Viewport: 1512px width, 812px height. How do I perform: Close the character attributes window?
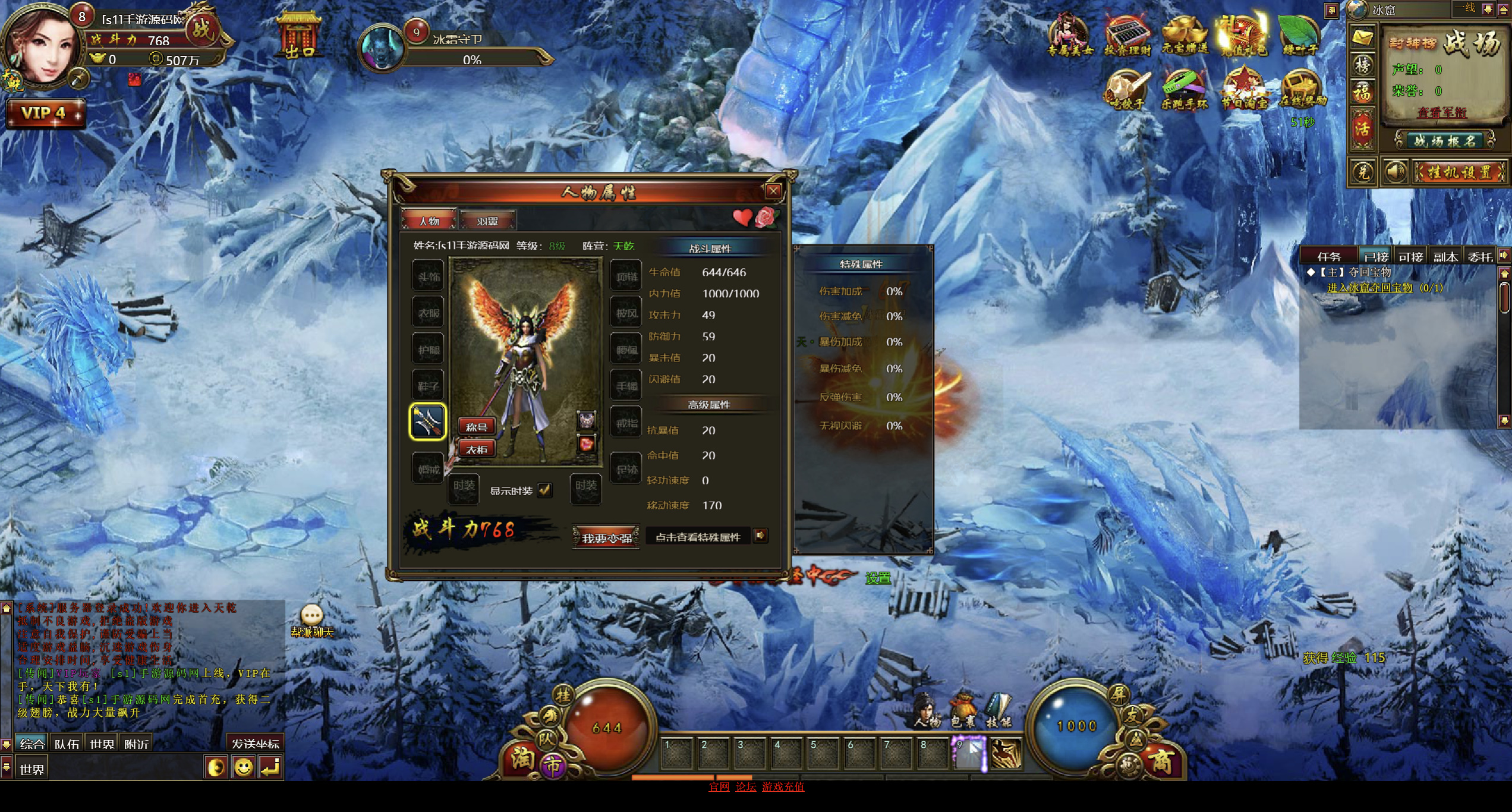click(x=773, y=191)
